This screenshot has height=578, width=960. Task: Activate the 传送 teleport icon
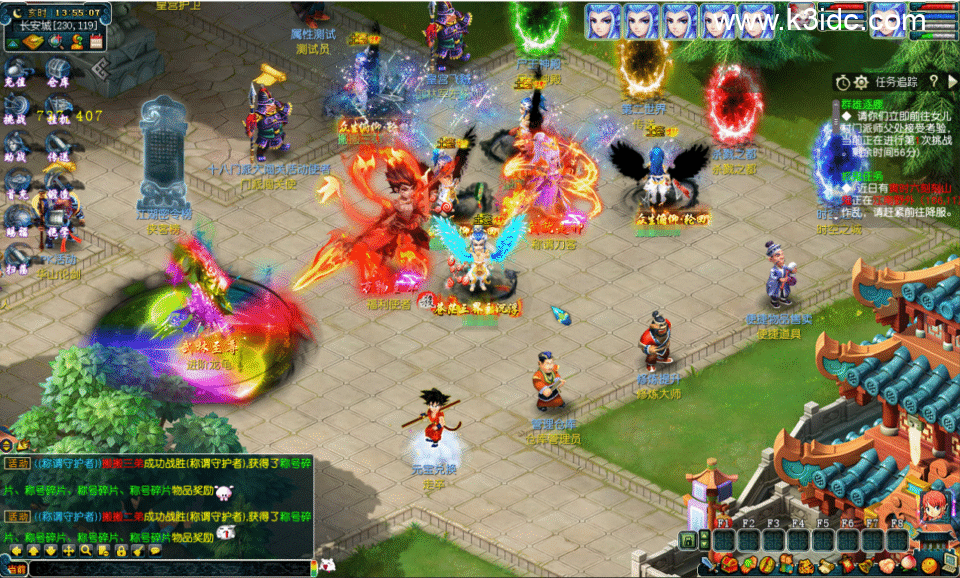click(56, 150)
